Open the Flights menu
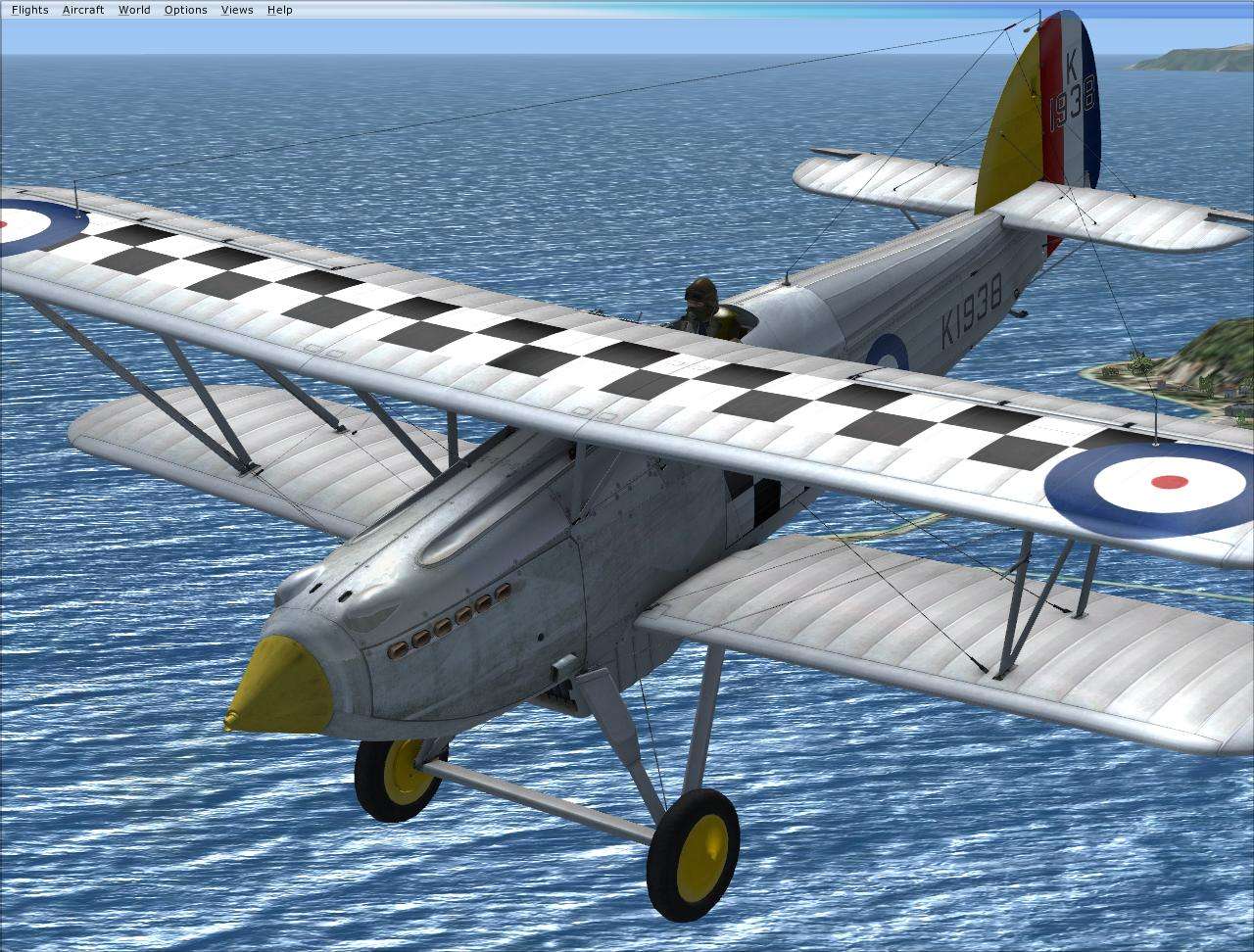The height and width of the screenshot is (952, 1254). [29, 9]
